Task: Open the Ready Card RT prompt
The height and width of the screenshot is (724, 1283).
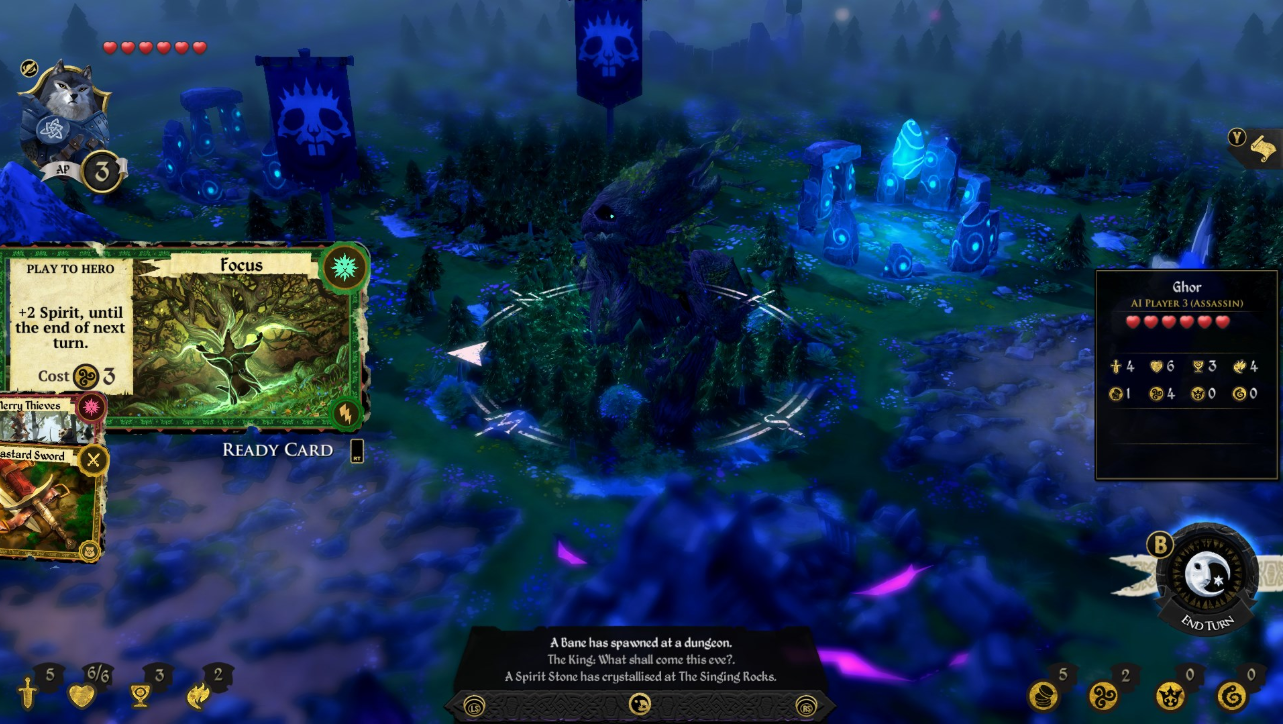Action: pyautogui.click(x=355, y=450)
